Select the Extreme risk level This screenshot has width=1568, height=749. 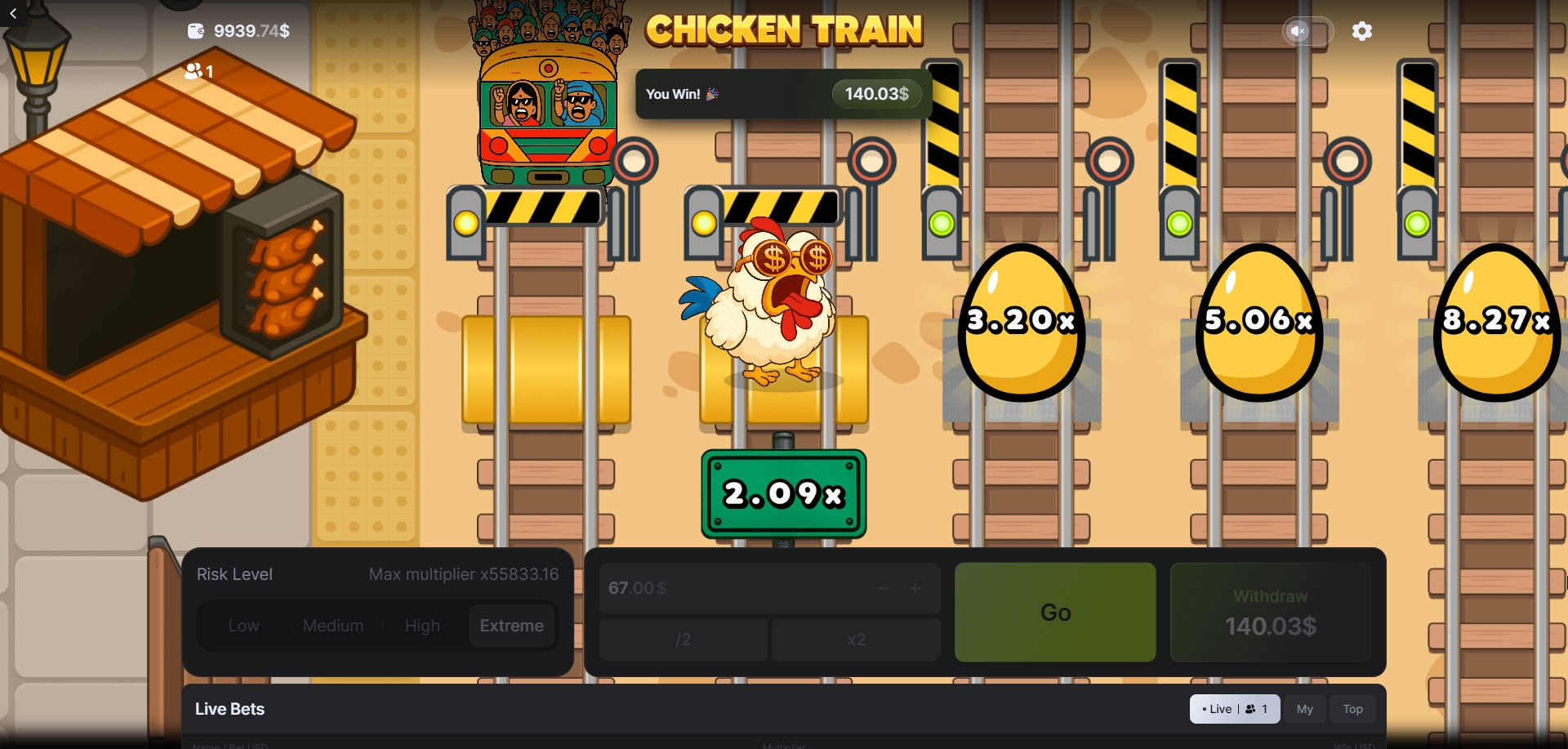(511, 625)
